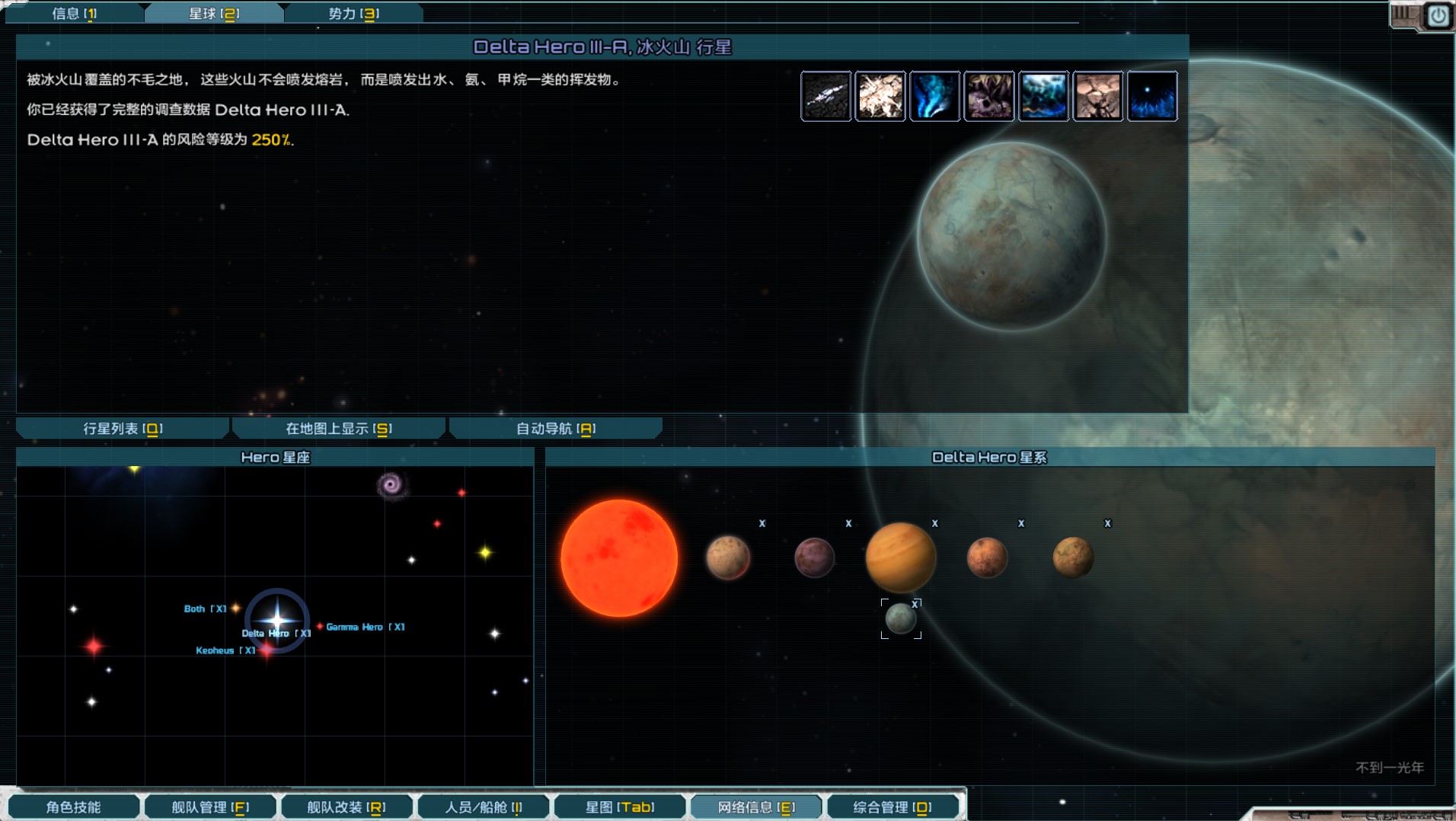Viewport: 1456px width, 821px height.
Task: Open 舰队改装 refit screen
Action: 346,807
